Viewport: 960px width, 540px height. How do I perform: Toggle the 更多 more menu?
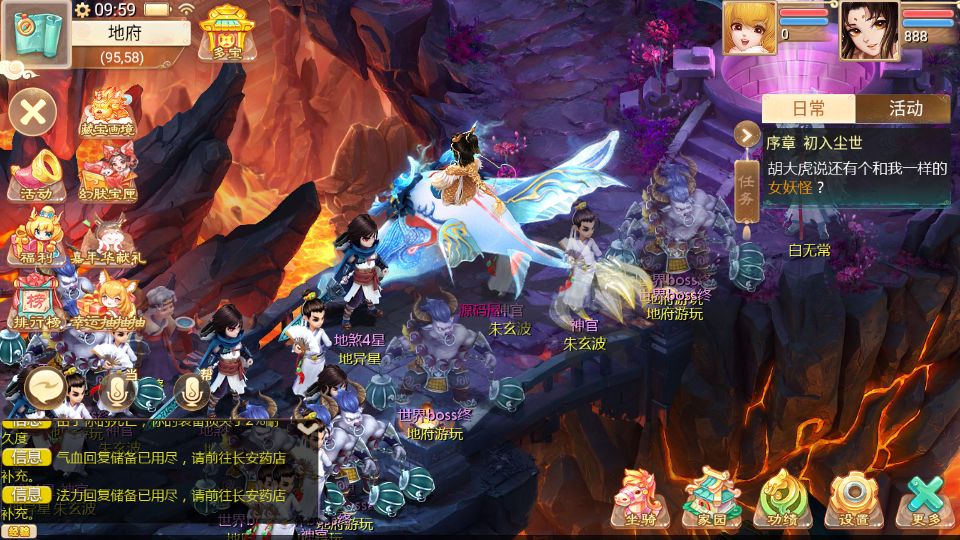(926, 497)
